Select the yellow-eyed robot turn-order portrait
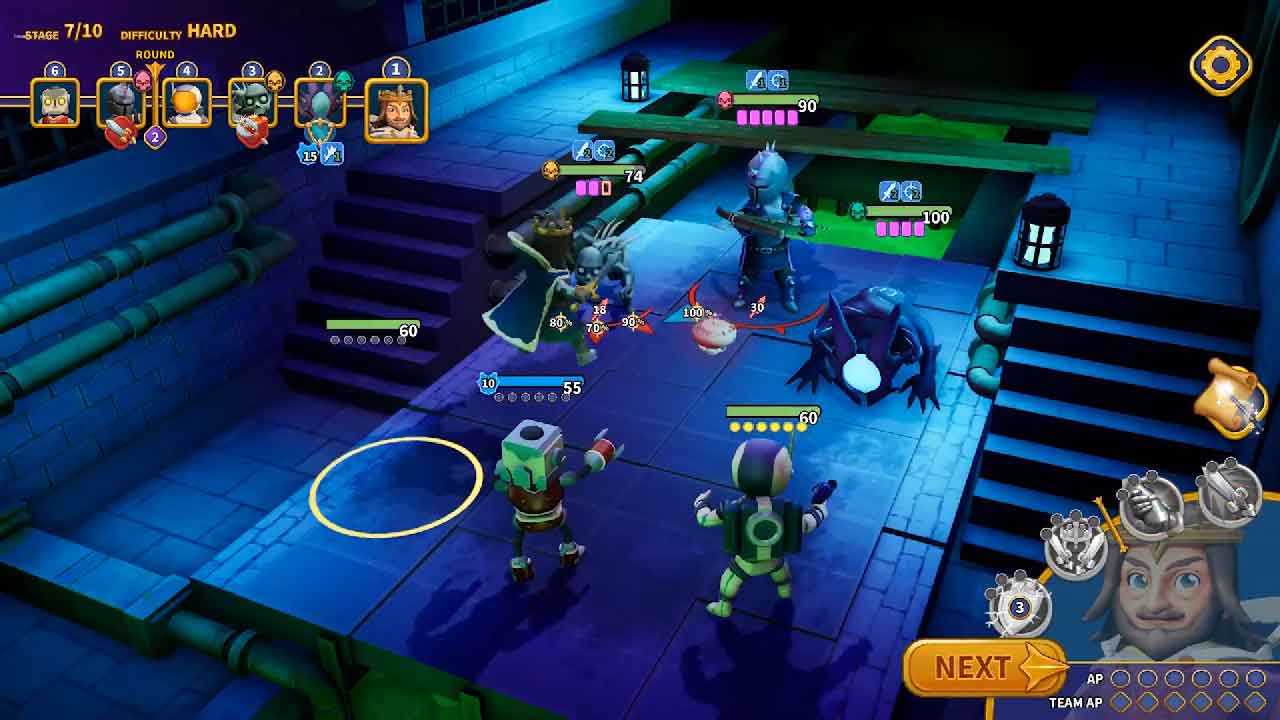The width and height of the screenshot is (1280, 720). [x=55, y=103]
